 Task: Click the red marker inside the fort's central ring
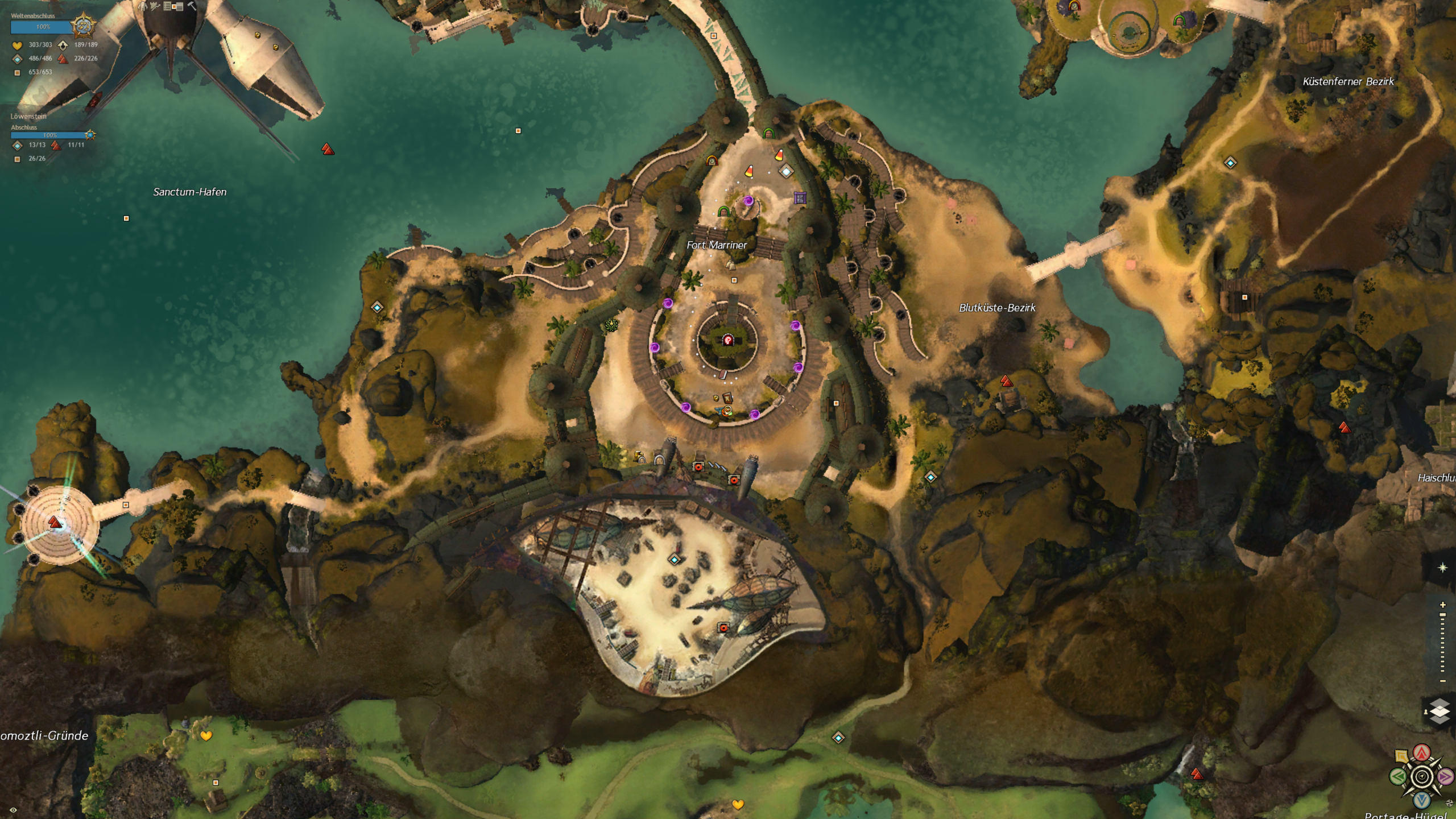coord(727,340)
